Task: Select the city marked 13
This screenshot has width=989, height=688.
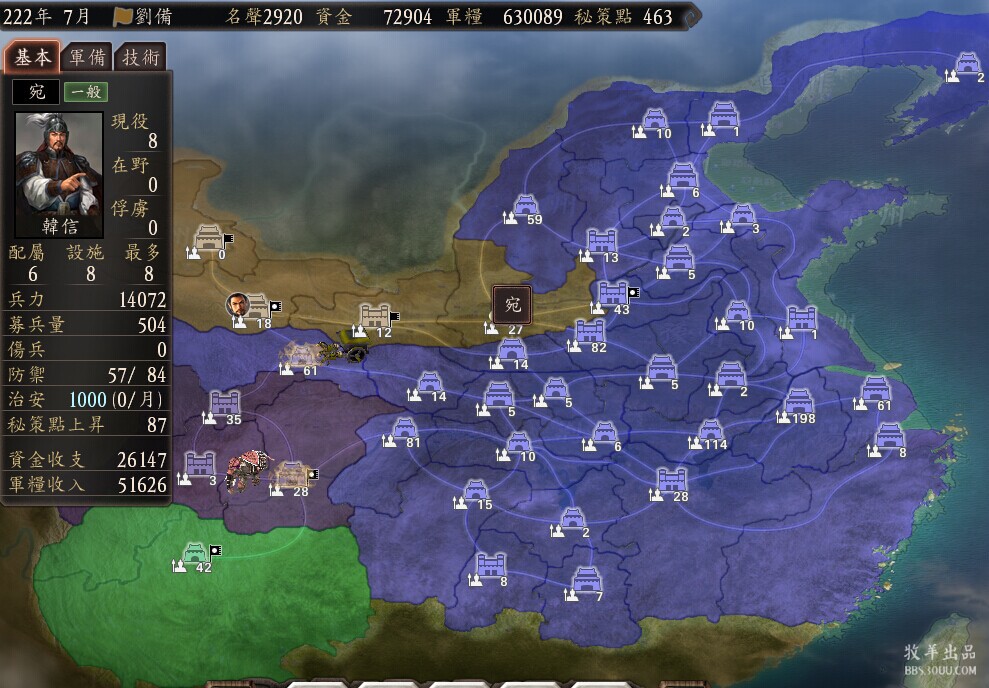Action: (601, 243)
